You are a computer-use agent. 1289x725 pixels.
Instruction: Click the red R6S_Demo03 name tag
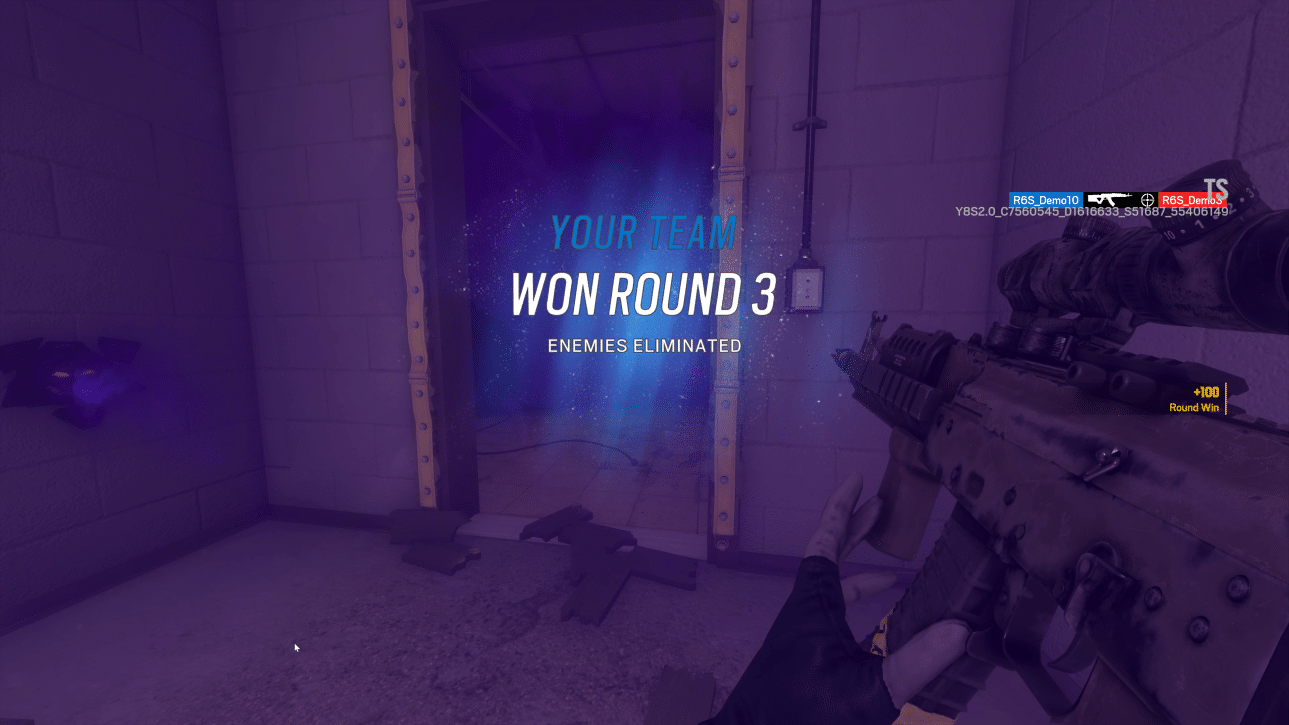point(1190,199)
